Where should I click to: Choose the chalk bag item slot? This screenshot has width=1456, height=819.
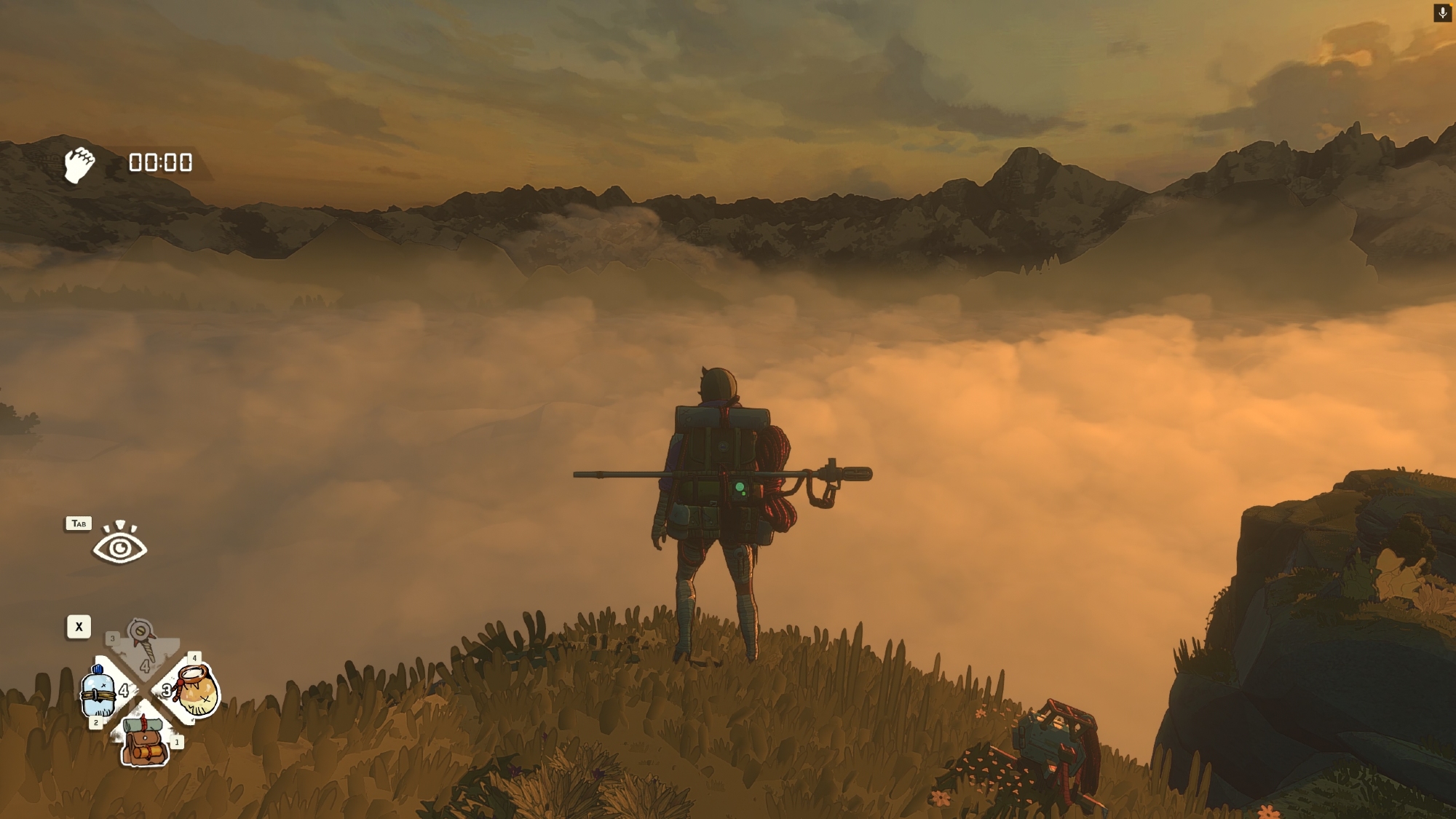pos(195,691)
